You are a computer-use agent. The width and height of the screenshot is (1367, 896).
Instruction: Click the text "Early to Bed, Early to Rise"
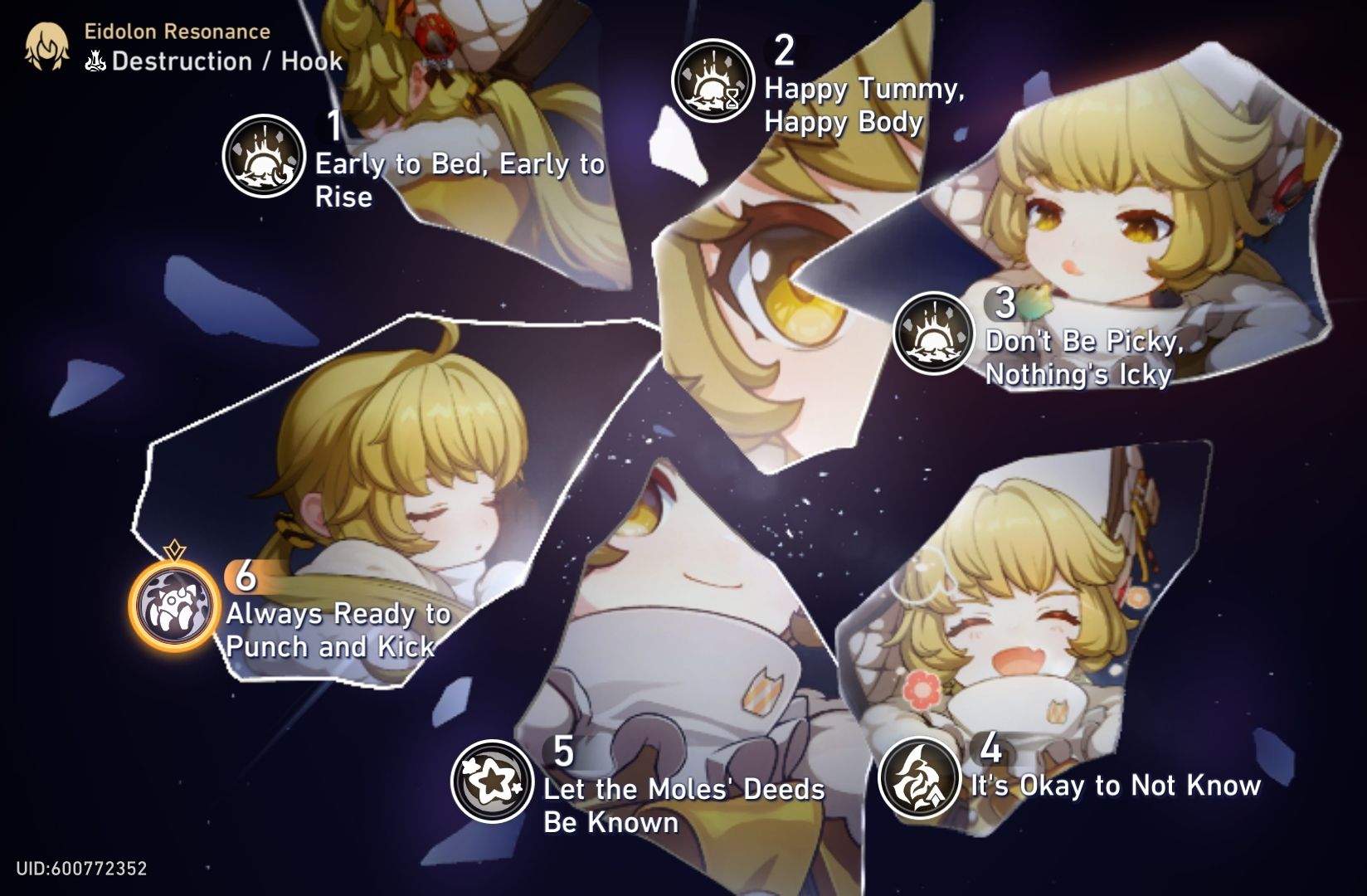(459, 181)
